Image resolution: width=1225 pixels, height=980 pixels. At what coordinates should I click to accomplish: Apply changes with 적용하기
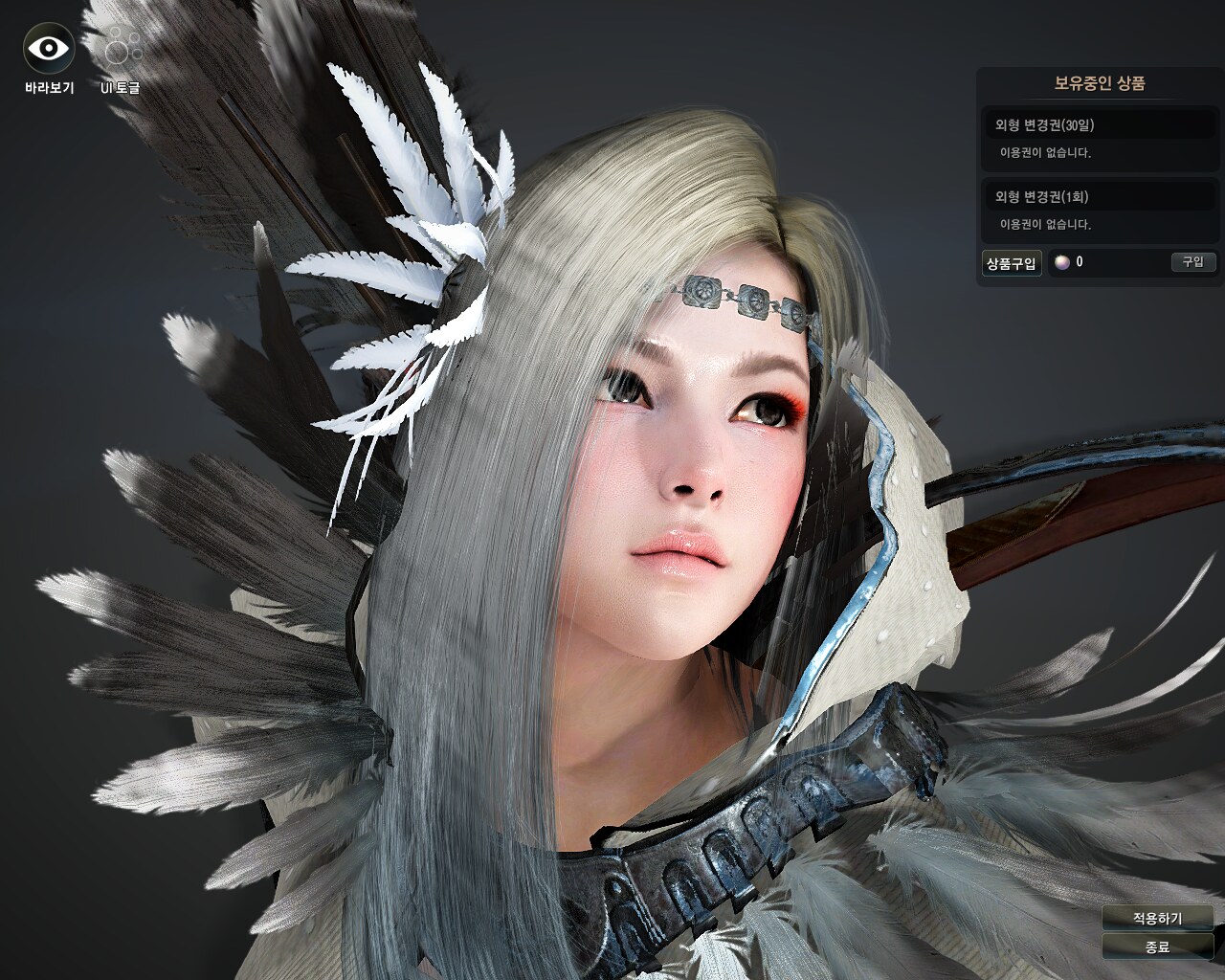[1157, 918]
